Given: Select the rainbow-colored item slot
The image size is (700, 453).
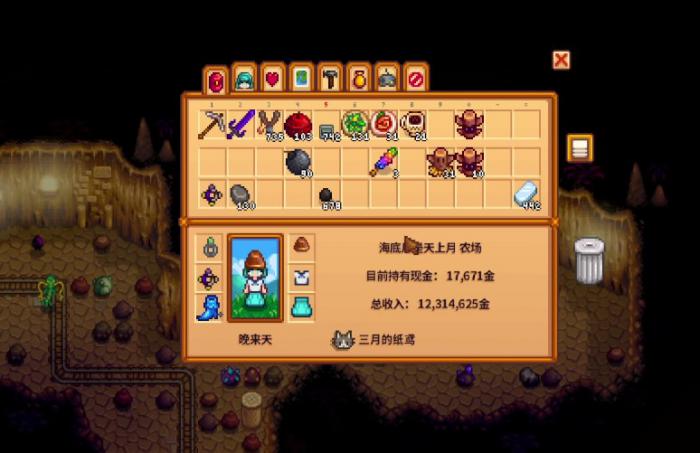Looking at the screenshot, I should [384, 160].
